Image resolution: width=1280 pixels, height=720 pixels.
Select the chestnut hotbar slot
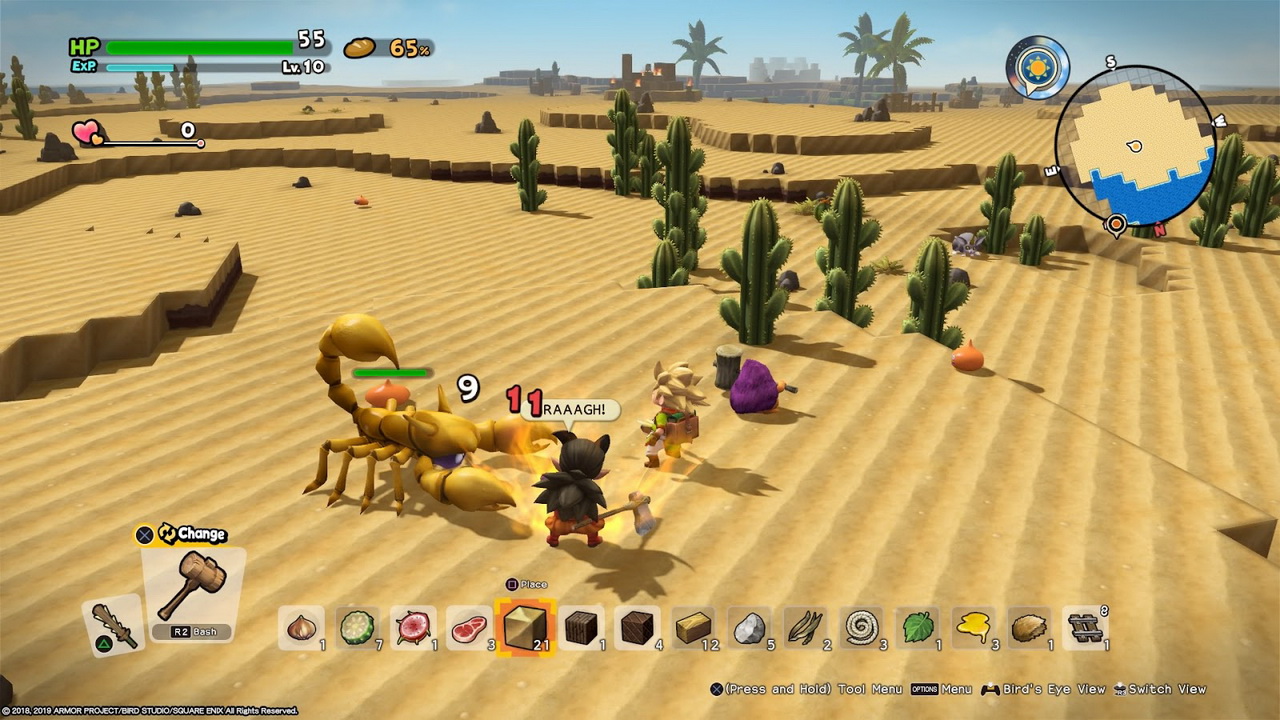(301, 628)
